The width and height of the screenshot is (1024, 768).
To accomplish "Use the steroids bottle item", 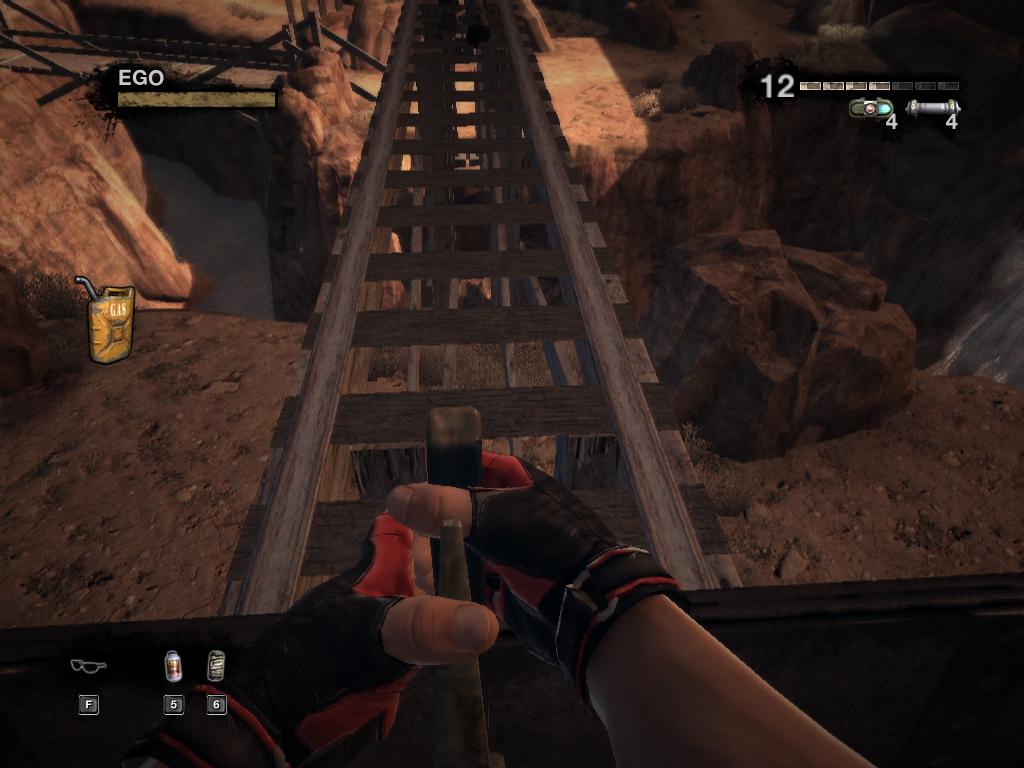I will click(173, 666).
